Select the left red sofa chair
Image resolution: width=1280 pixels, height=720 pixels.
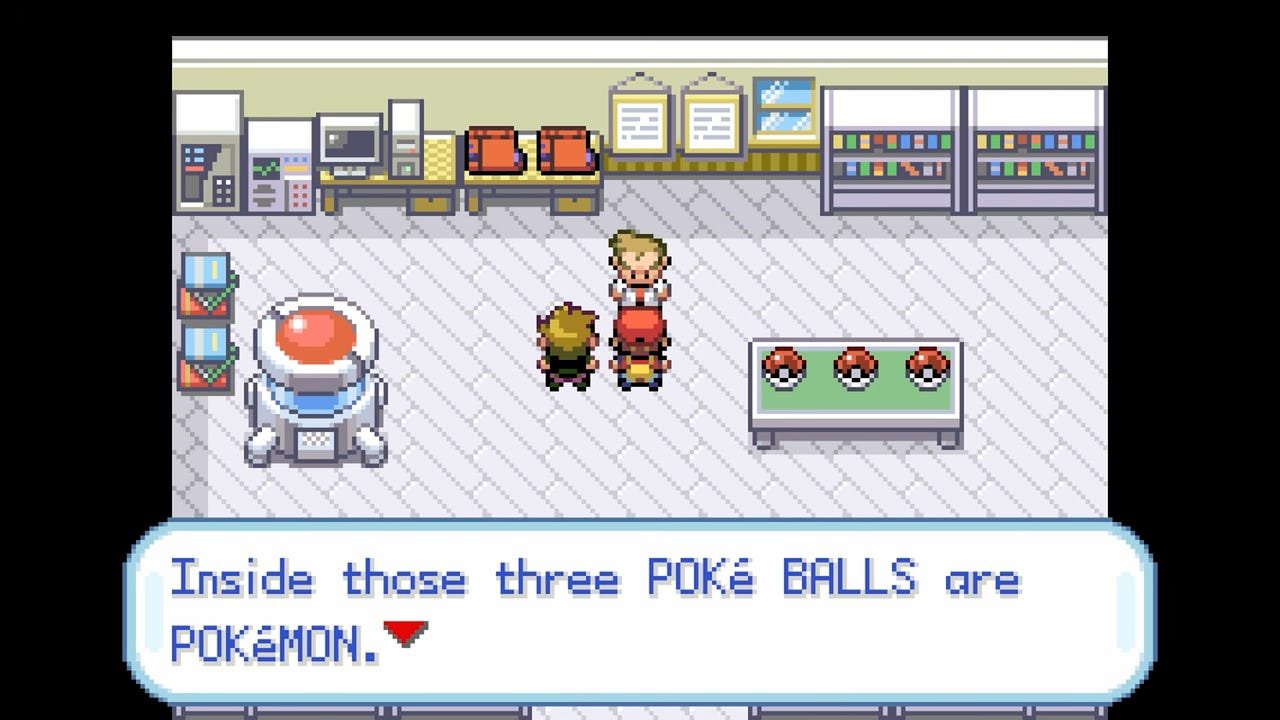[x=494, y=150]
